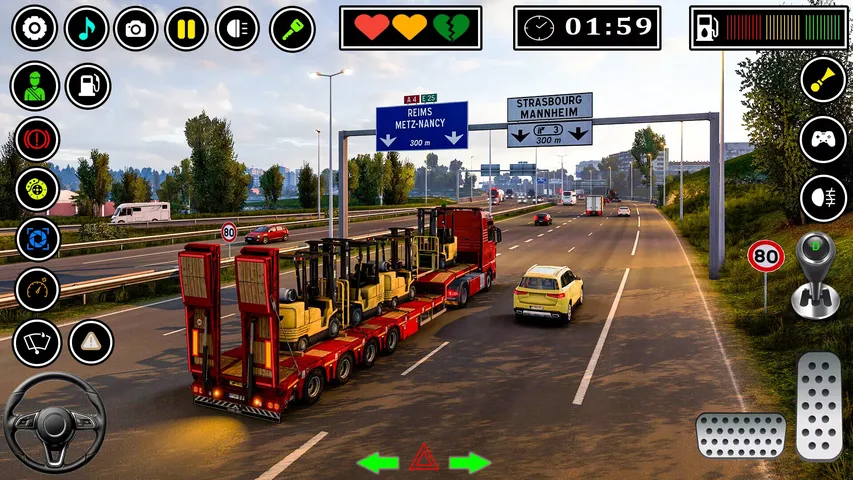
Task: Activate the blue circular arrows icon
Action: click(x=37, y=239)
